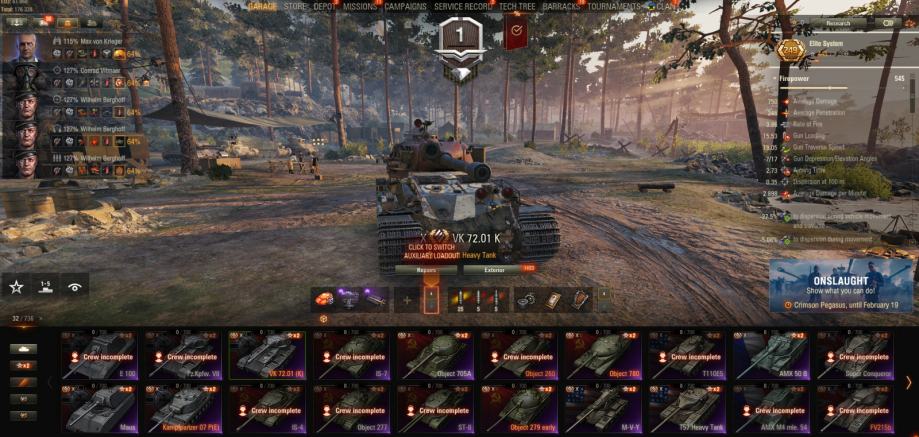Go to the Barracks tab
Viewport: 919px width, 437px height.
point(563,6)
